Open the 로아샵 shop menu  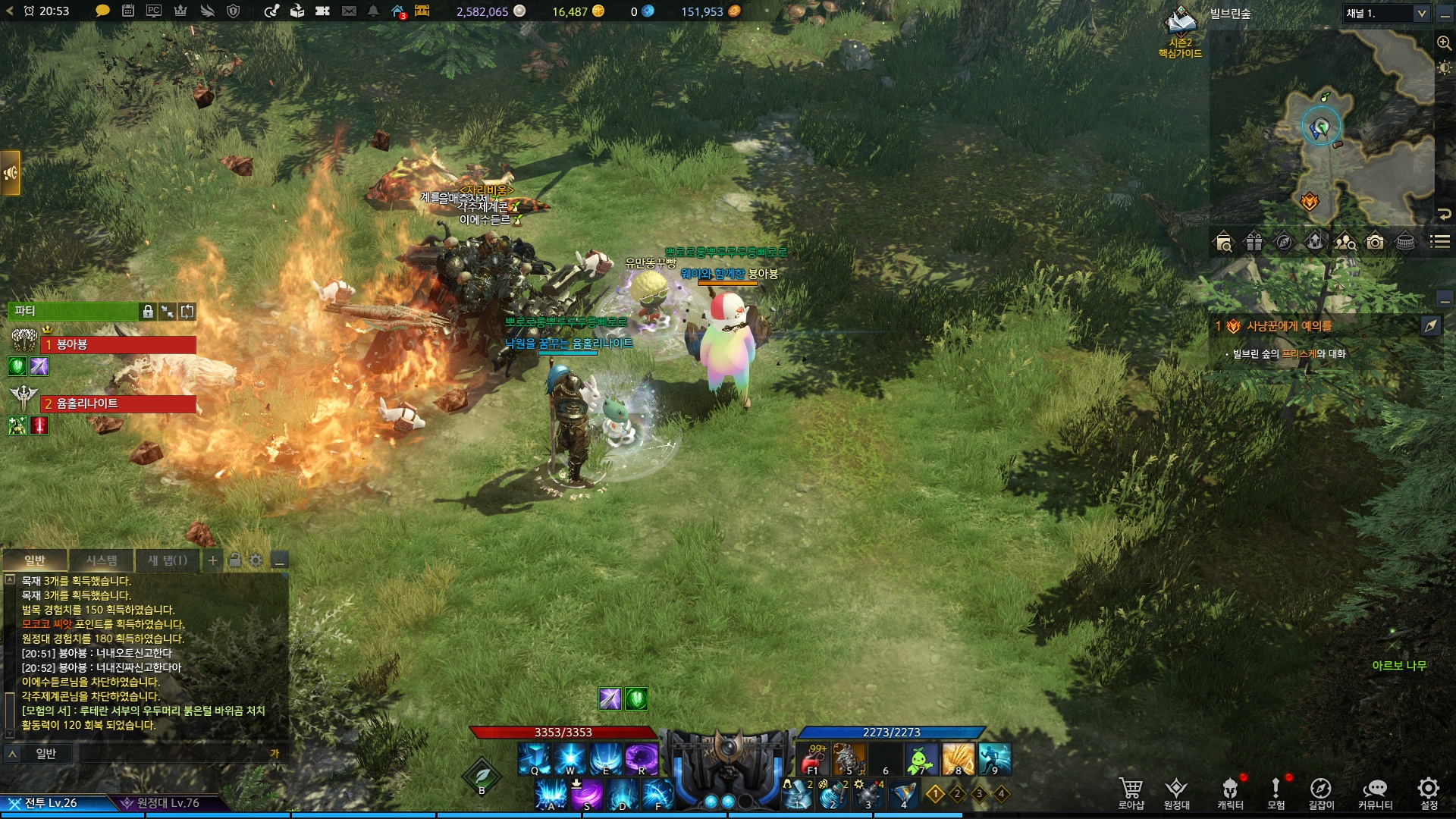(1131, 792)
